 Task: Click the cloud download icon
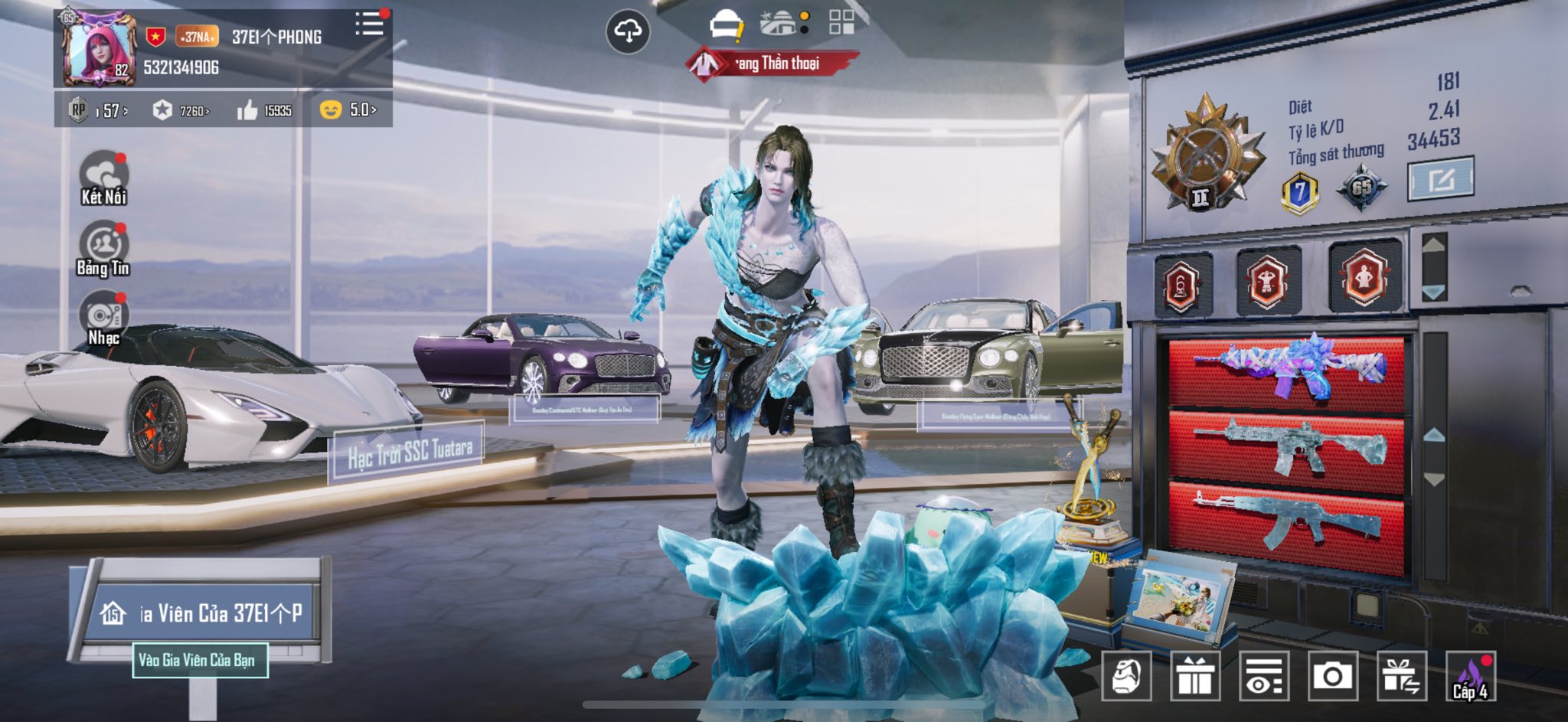tap(628, 31)
